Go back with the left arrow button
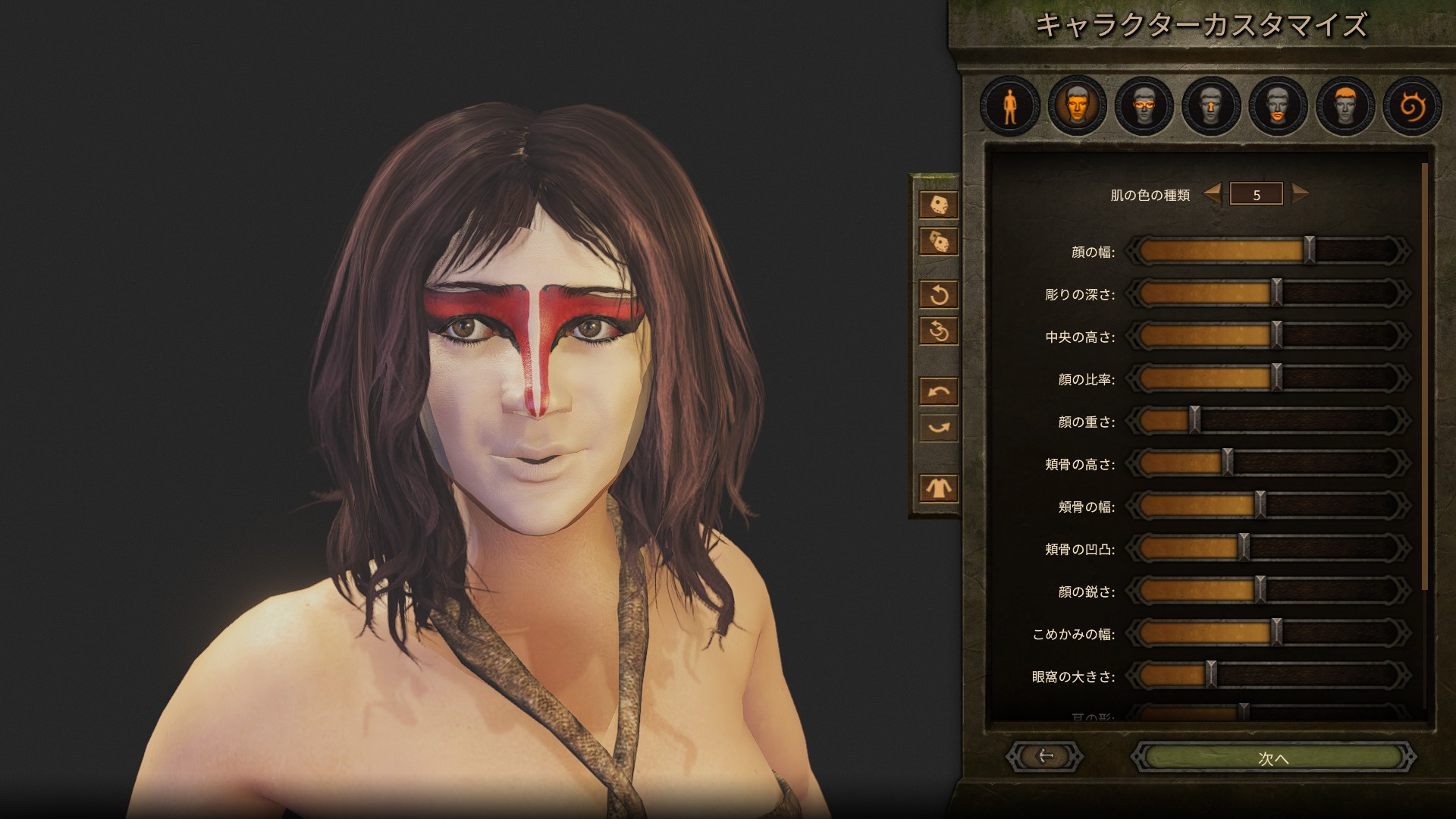Viewport: 1456px width, 819px height. pos(1045,756)
